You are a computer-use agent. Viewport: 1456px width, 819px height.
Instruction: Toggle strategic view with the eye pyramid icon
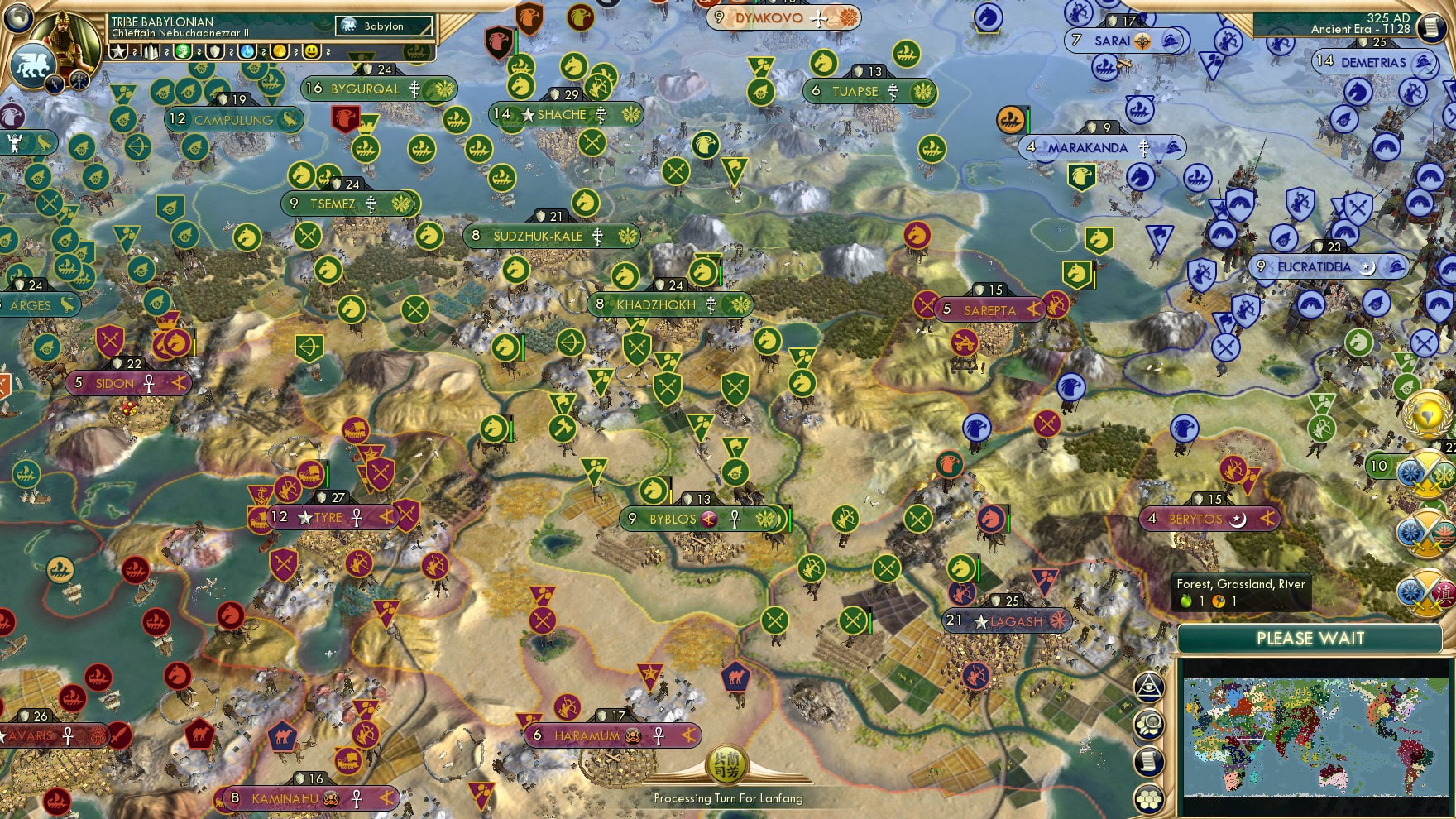(1149, 685)
